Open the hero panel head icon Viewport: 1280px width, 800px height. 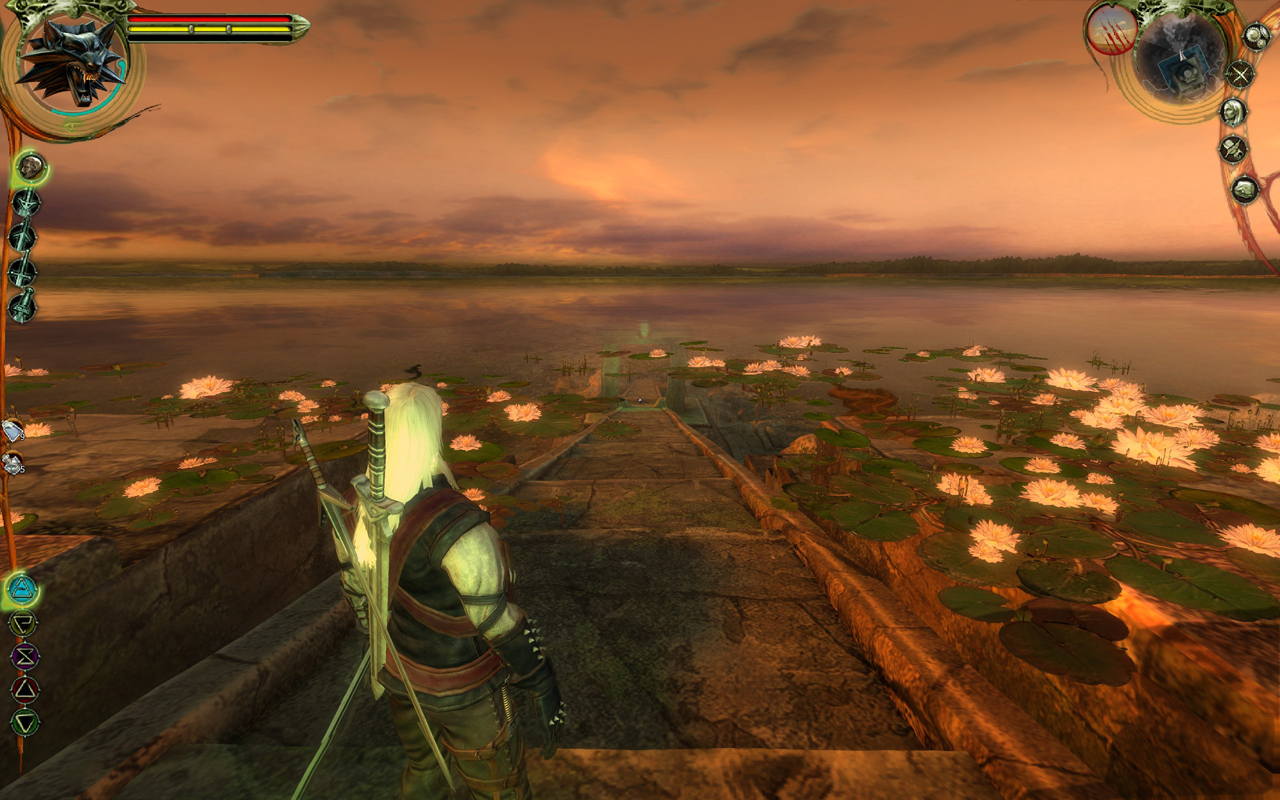pyautogui.click(x=1234, y=111)
